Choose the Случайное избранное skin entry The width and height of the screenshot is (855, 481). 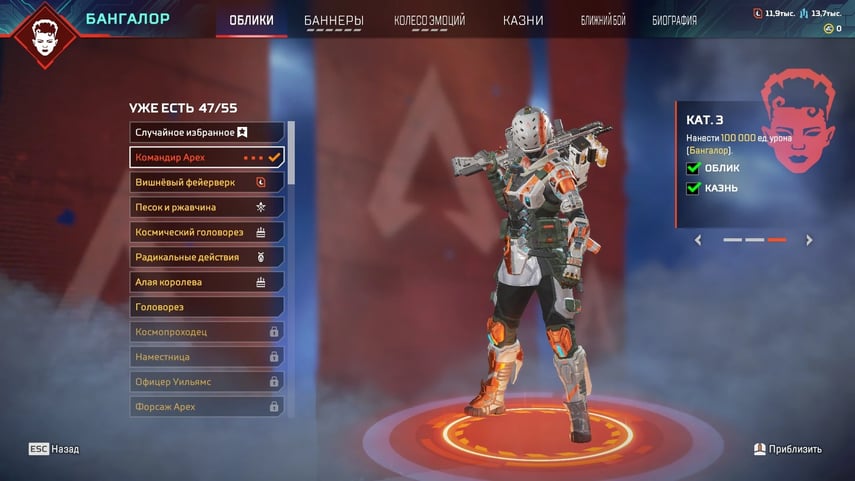(x=207, y=132)
